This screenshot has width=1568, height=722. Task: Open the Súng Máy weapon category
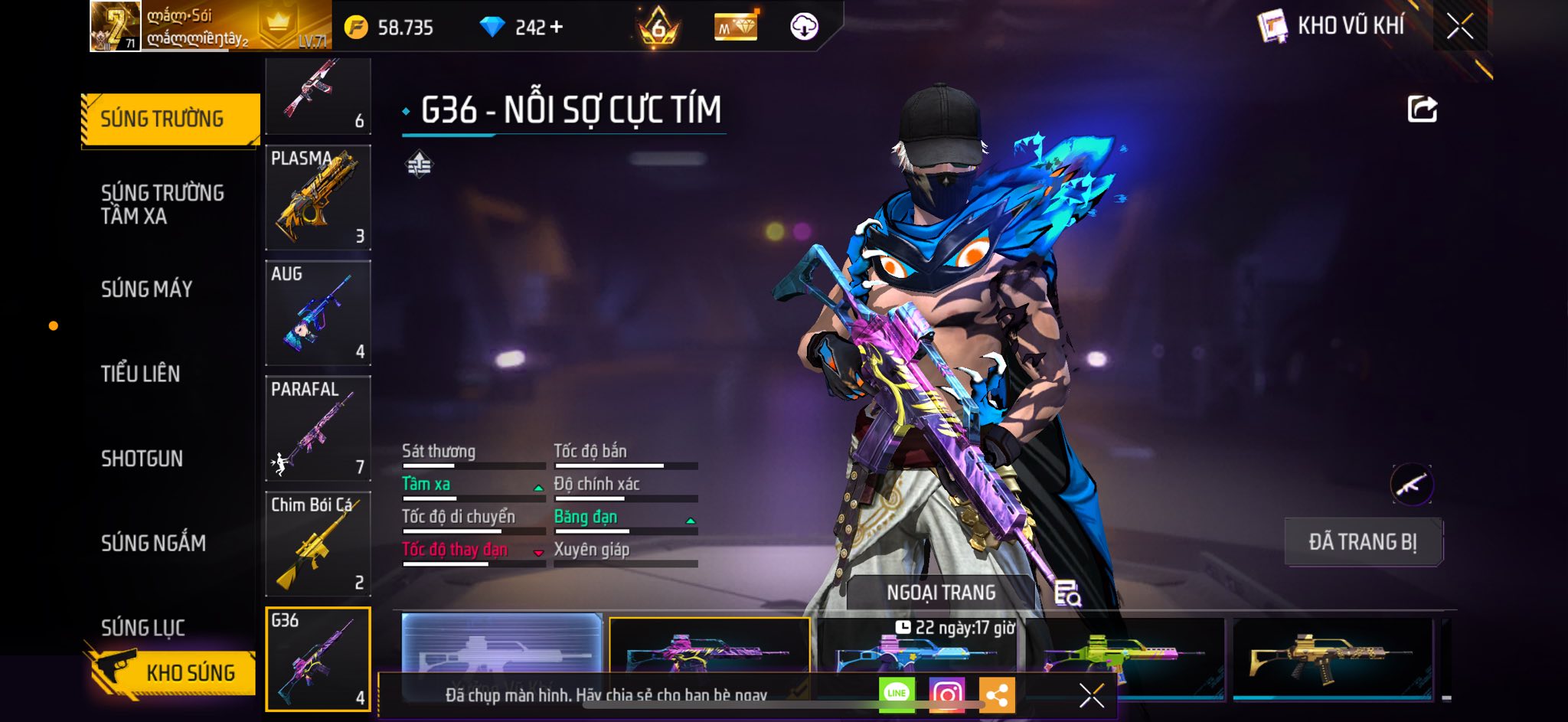click(147, 289)
